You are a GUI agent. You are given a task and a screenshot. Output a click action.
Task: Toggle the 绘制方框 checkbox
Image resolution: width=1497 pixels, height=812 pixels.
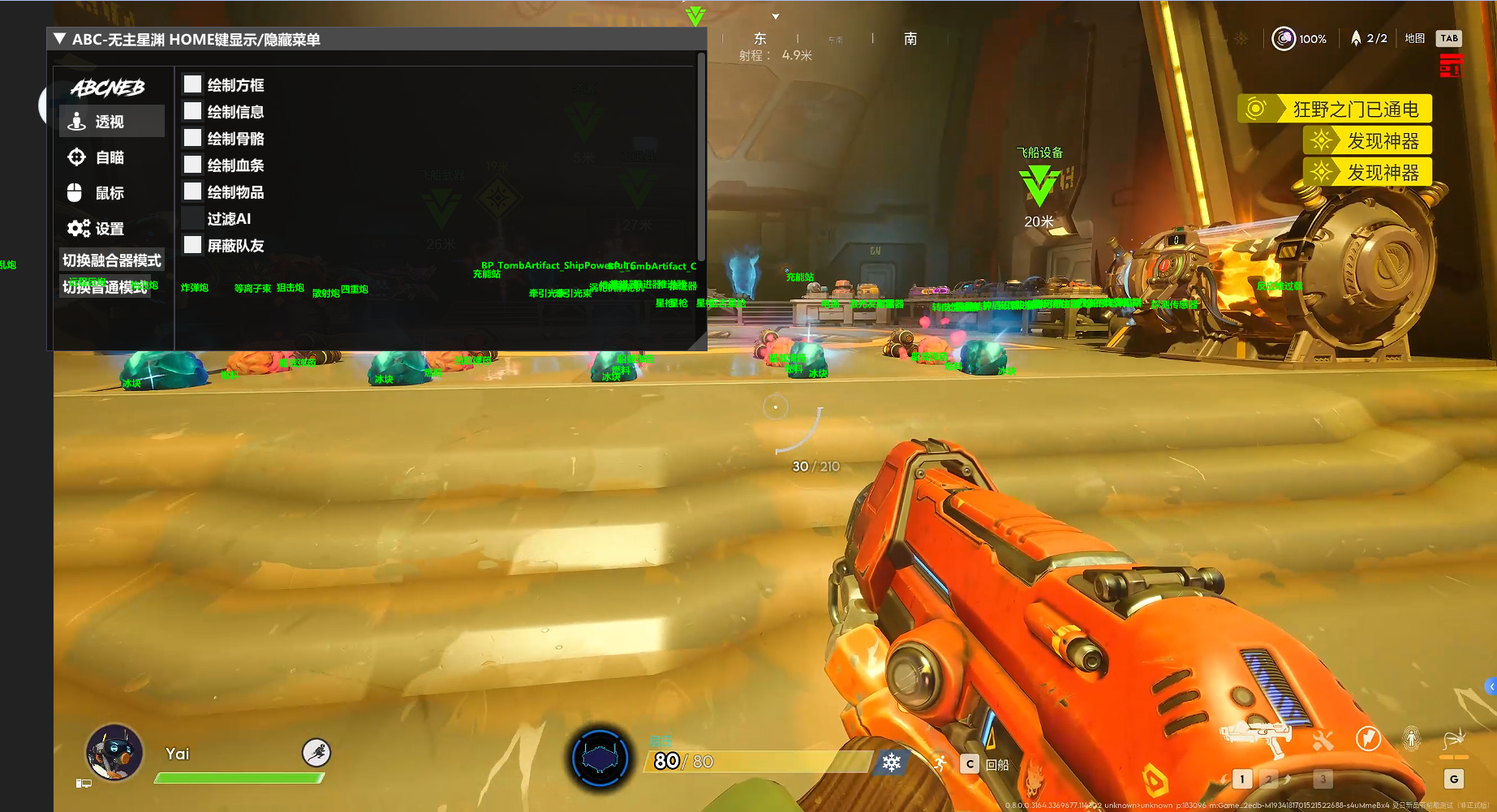click(192, 84)
